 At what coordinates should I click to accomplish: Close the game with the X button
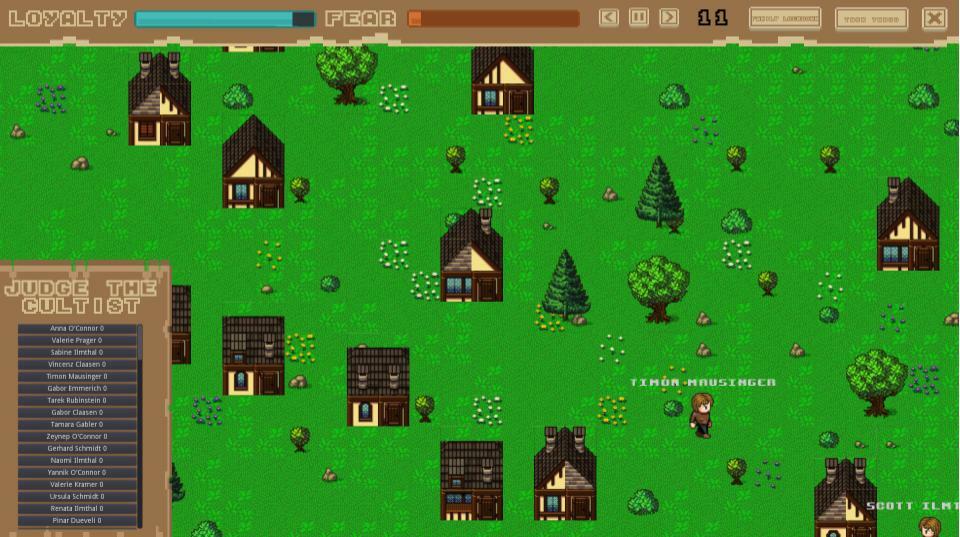(x=934, y=18)
